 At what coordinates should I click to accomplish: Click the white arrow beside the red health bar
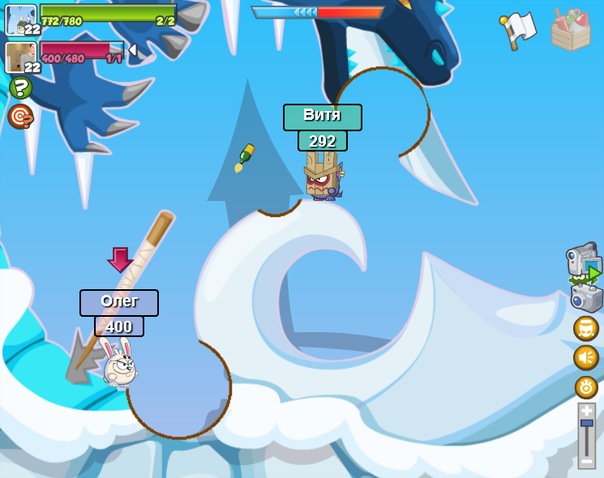coord(132,49)
